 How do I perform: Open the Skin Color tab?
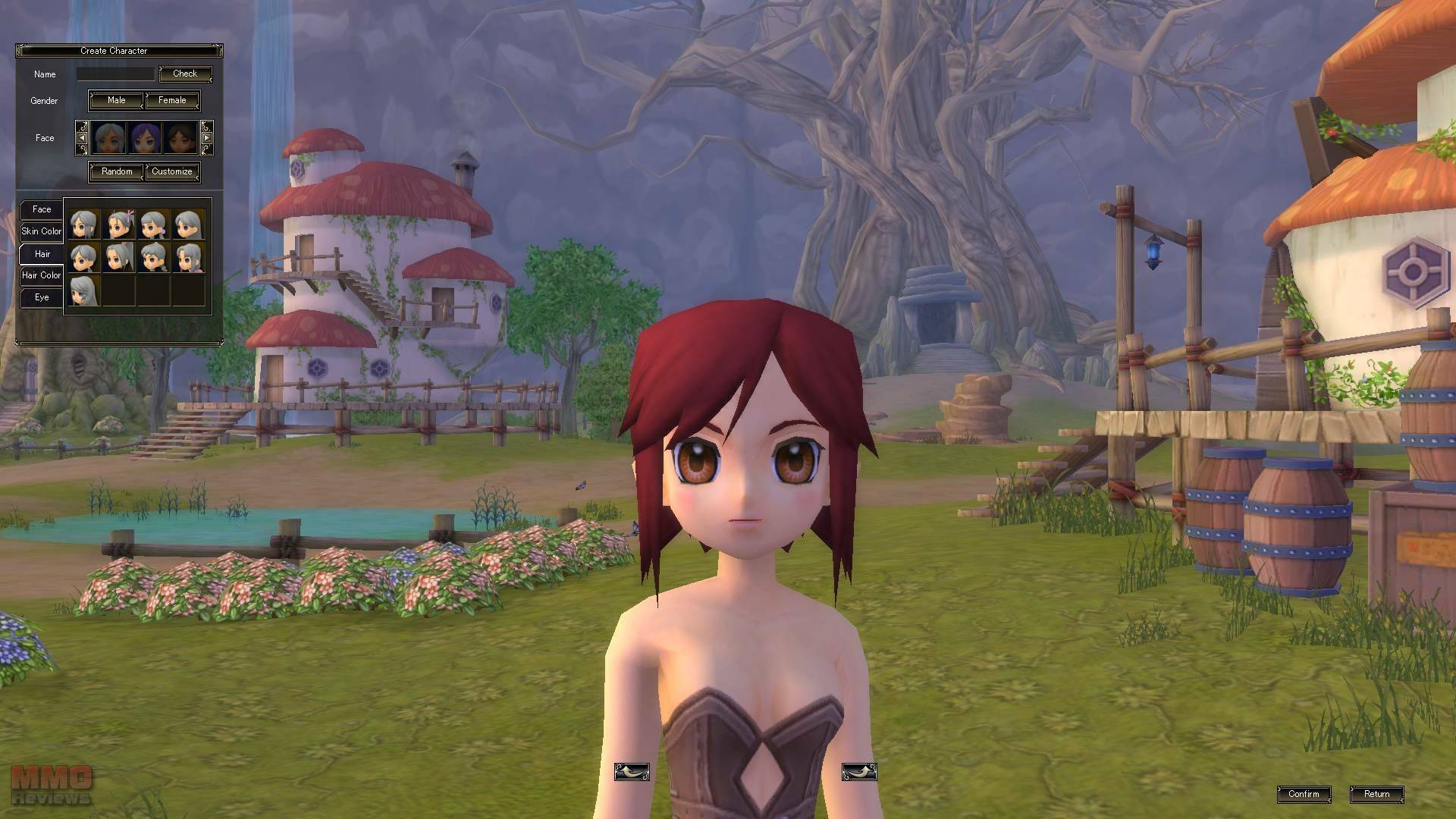pos(42,231)
